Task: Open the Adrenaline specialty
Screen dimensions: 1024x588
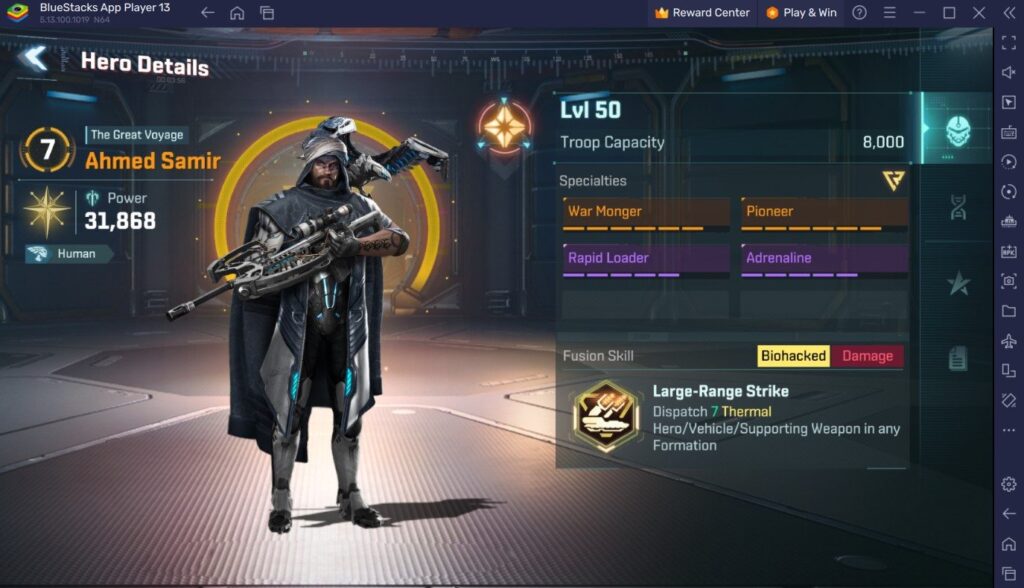Action: pyautogui.click(x=825, y=259)
